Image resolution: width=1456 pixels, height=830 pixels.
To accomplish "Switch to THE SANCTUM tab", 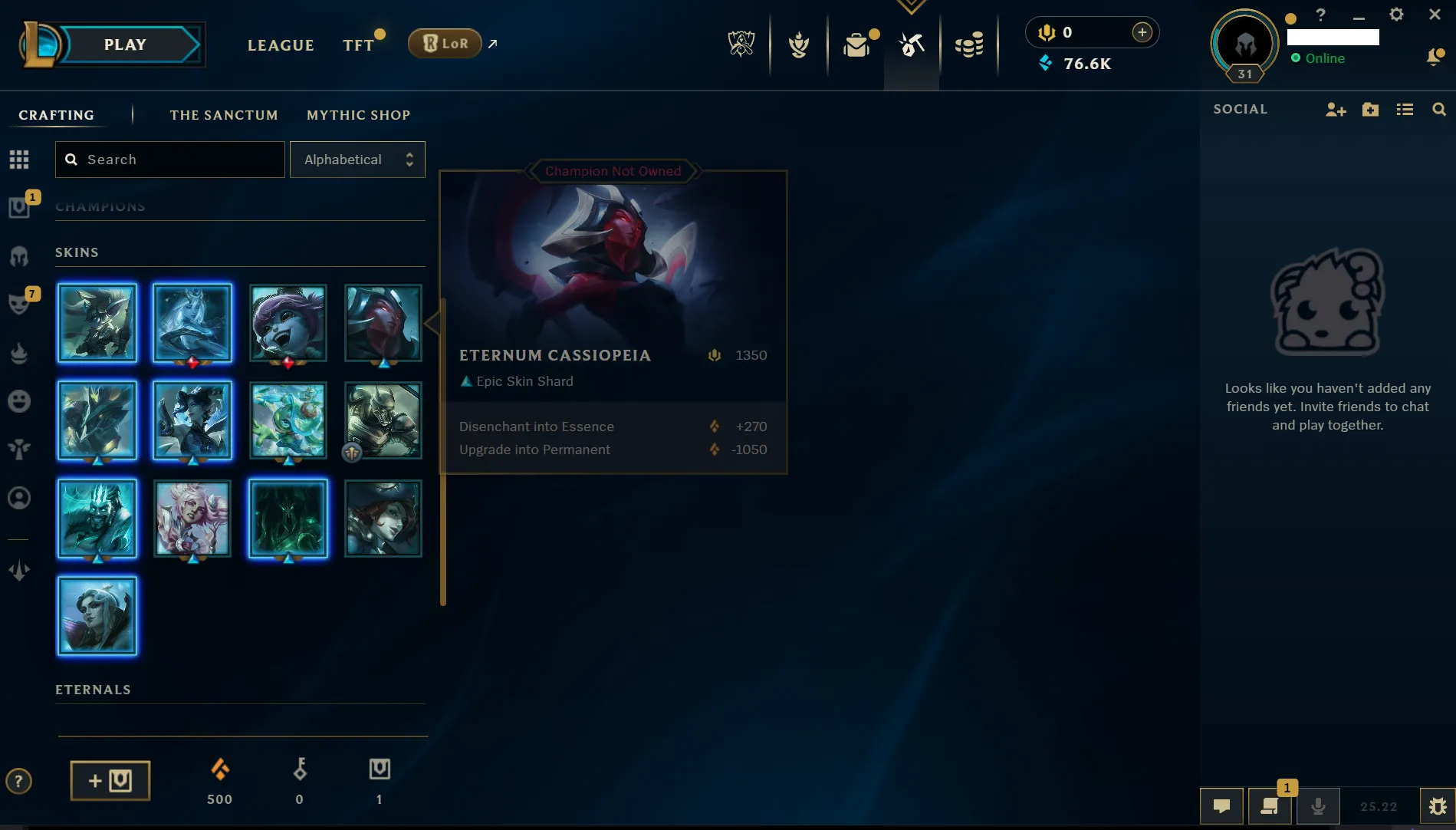I will pyautogui.click(x=224, y=114).
